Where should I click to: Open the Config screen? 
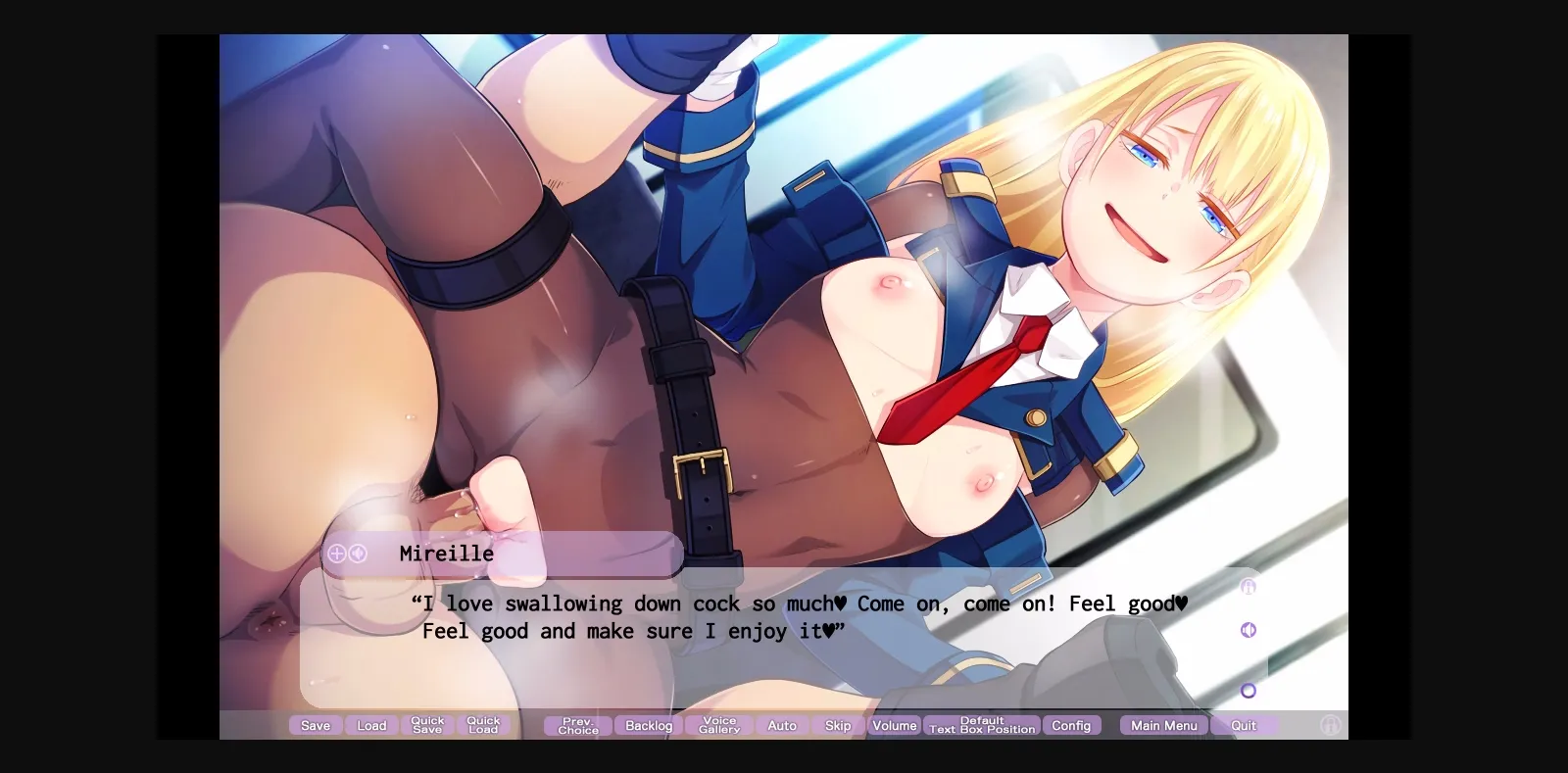1072,725
